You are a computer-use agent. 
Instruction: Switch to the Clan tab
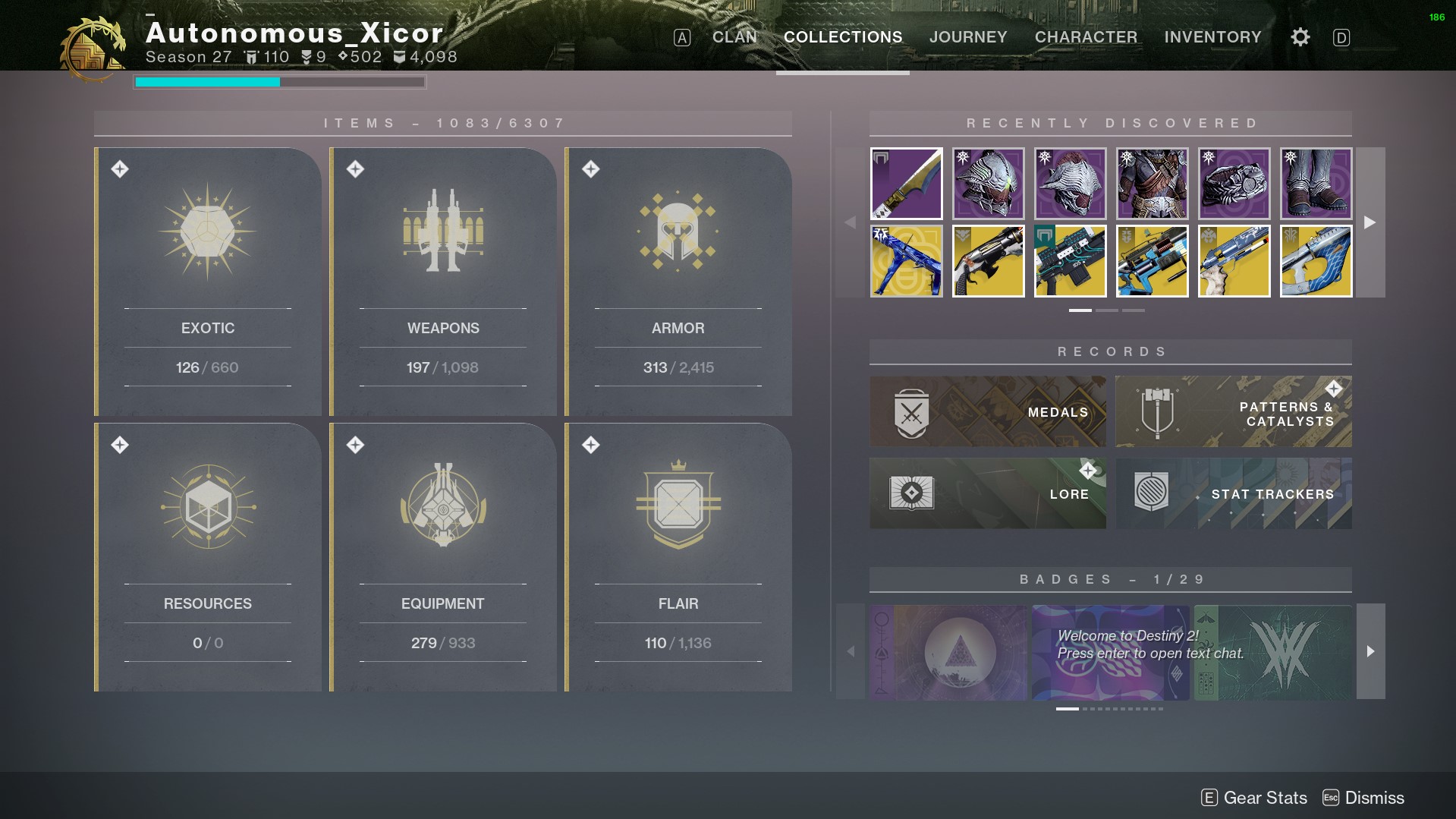click(734, 37)
